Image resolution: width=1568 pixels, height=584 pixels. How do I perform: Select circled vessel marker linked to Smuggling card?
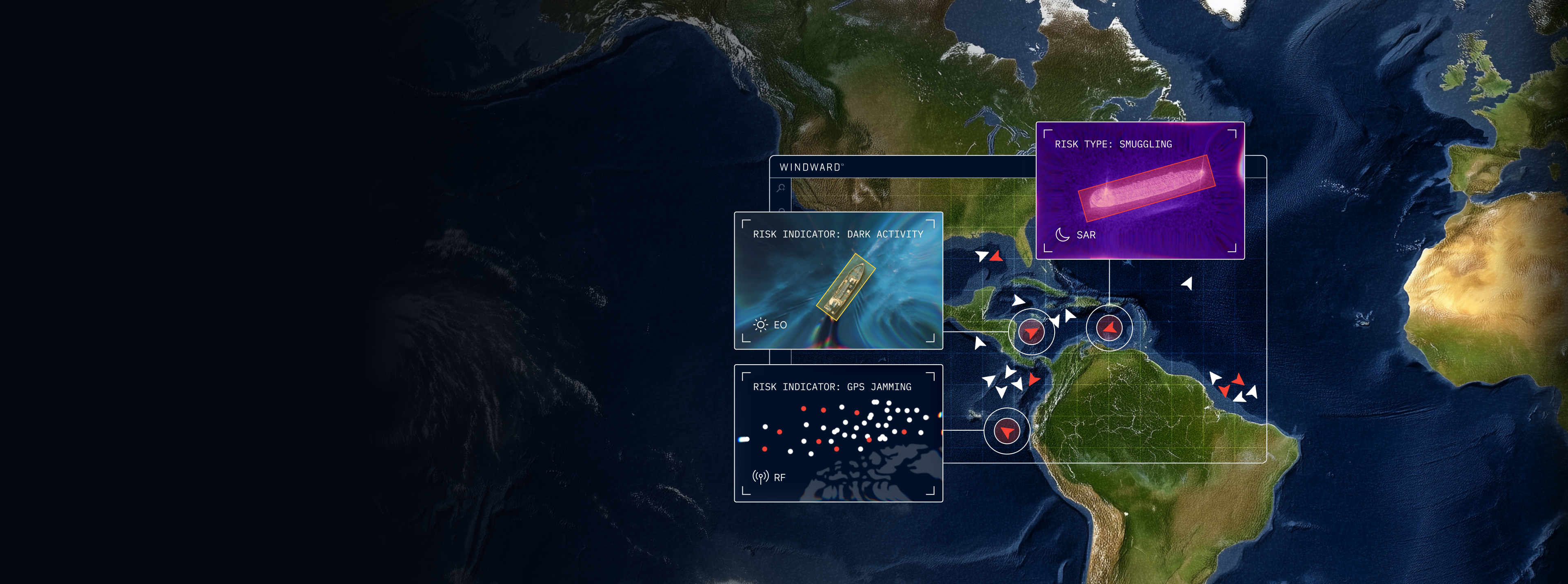click(1109, 329)
